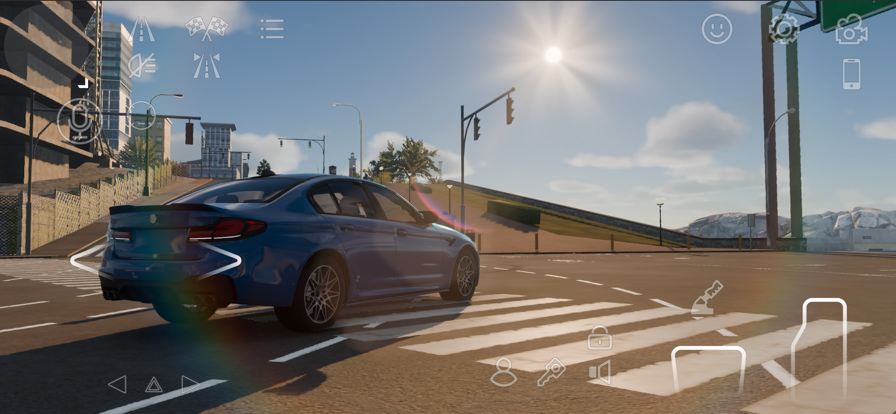Steer right with the right chevron
The image size is (896, 414).
click(x=225, y=260)
